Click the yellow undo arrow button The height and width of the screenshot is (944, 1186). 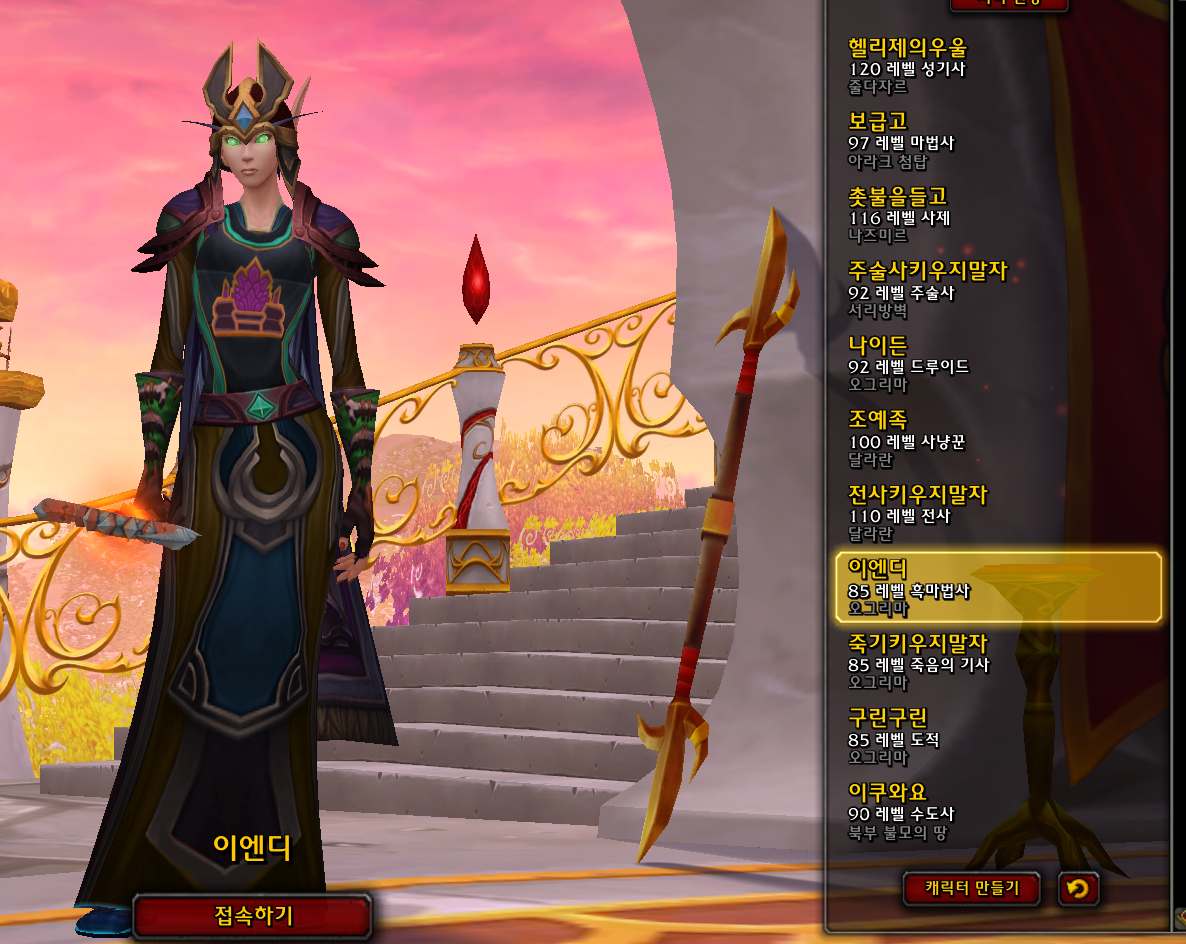click(x=1078, y=888)
